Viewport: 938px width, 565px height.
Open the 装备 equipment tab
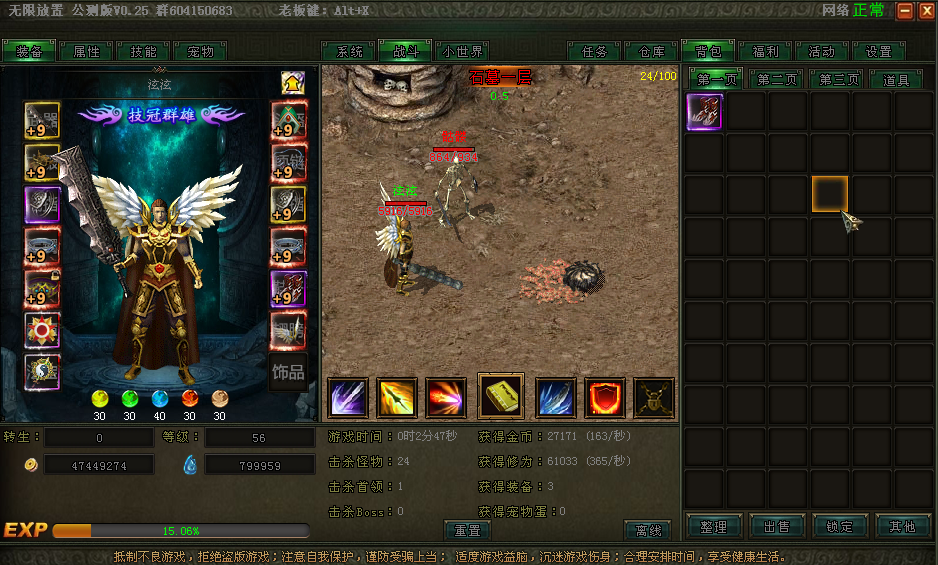tap(29, 52)
